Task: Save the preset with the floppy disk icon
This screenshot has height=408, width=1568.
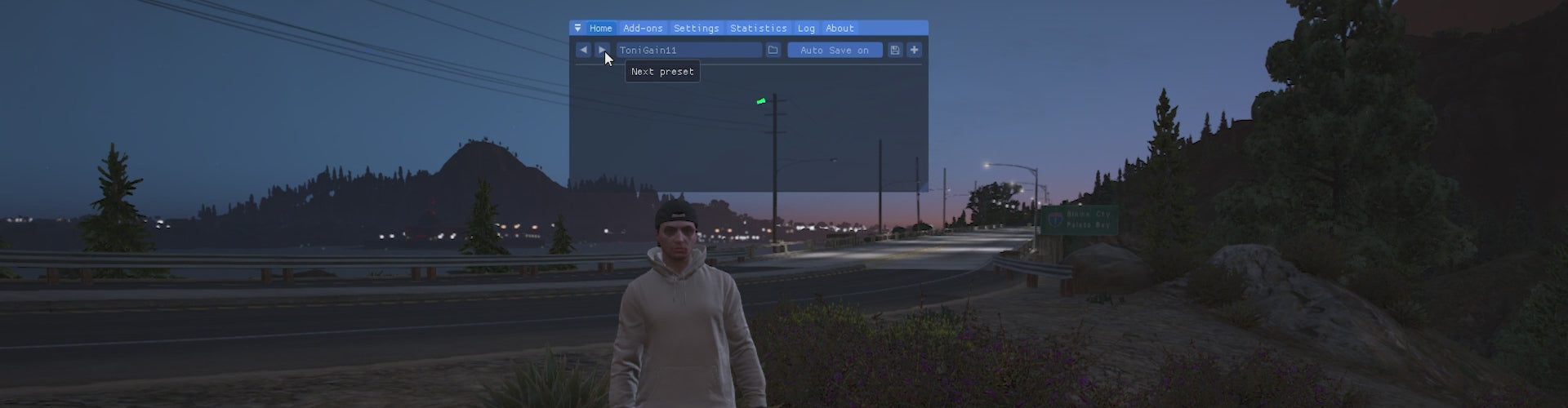Action: click(x=895, y=51)
